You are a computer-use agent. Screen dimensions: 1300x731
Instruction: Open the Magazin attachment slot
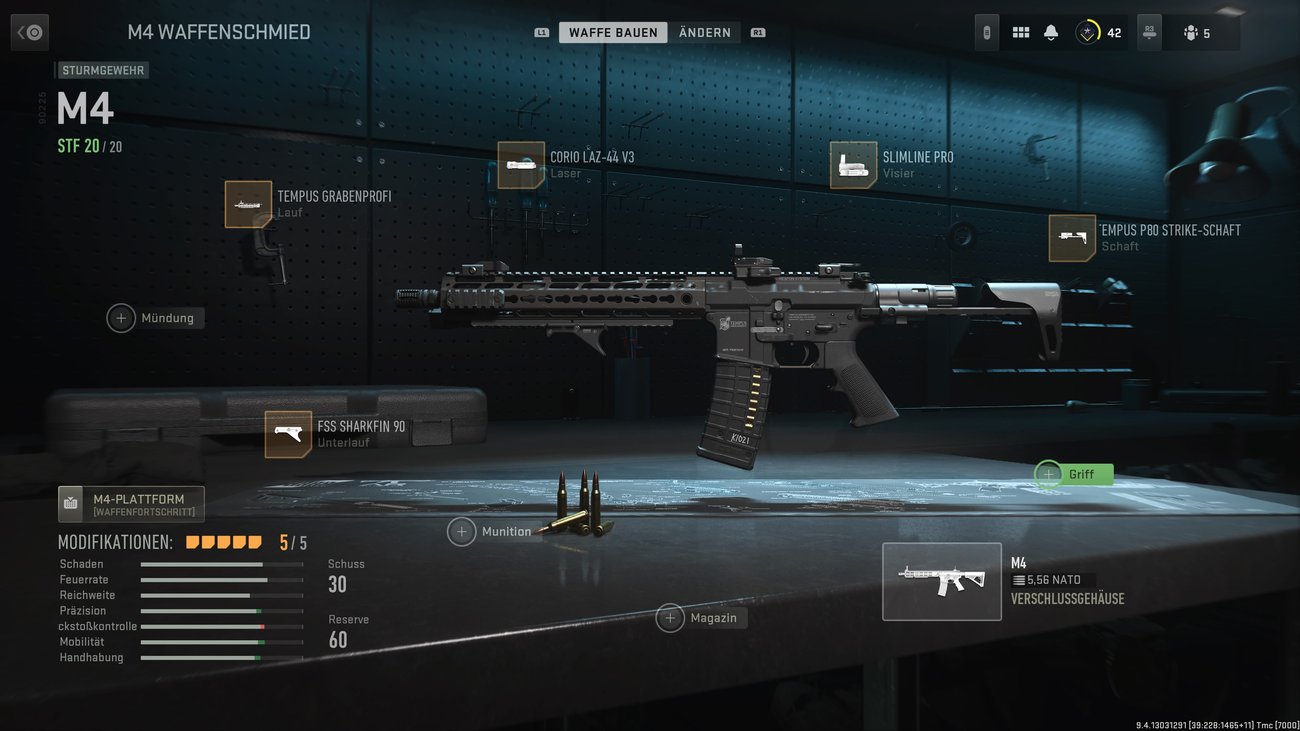tap(671, 618)
